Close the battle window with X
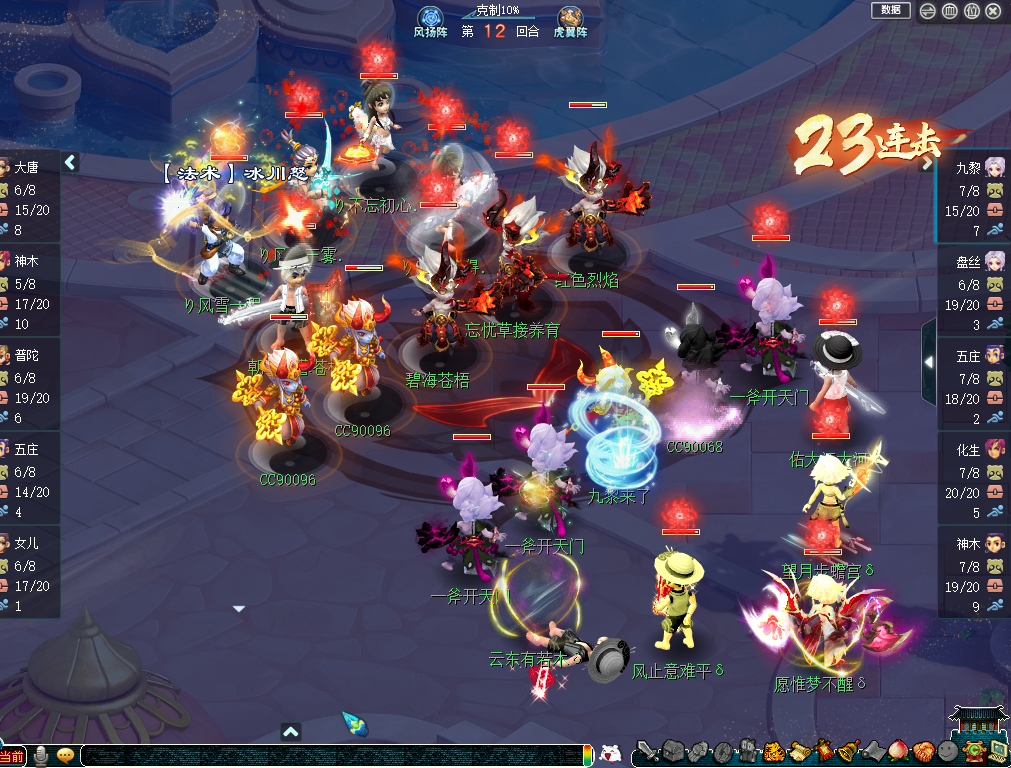Viewport: 1011px width, 768px height. [993, 11]
